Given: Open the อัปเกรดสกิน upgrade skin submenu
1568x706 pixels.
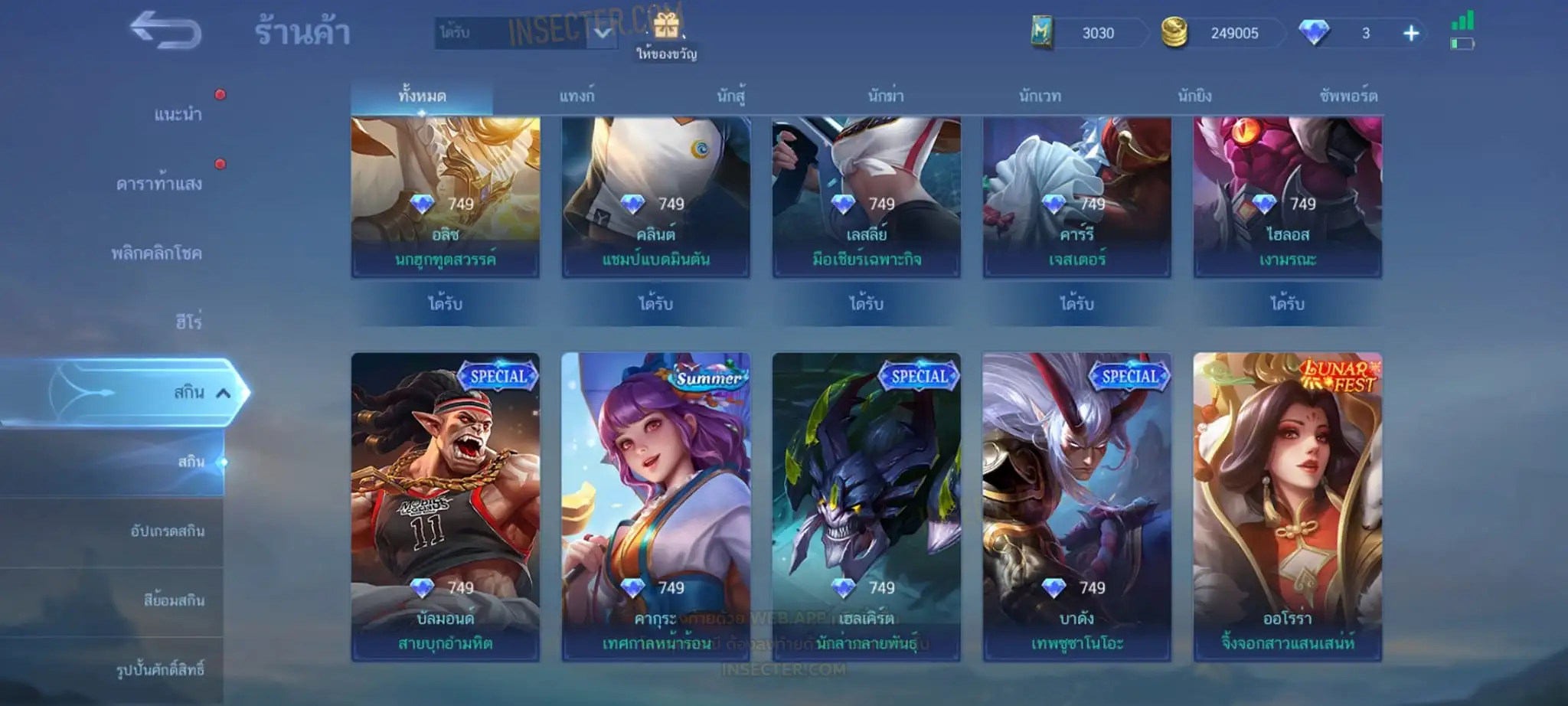Looking at the screenshot, I should pos(168,531).
